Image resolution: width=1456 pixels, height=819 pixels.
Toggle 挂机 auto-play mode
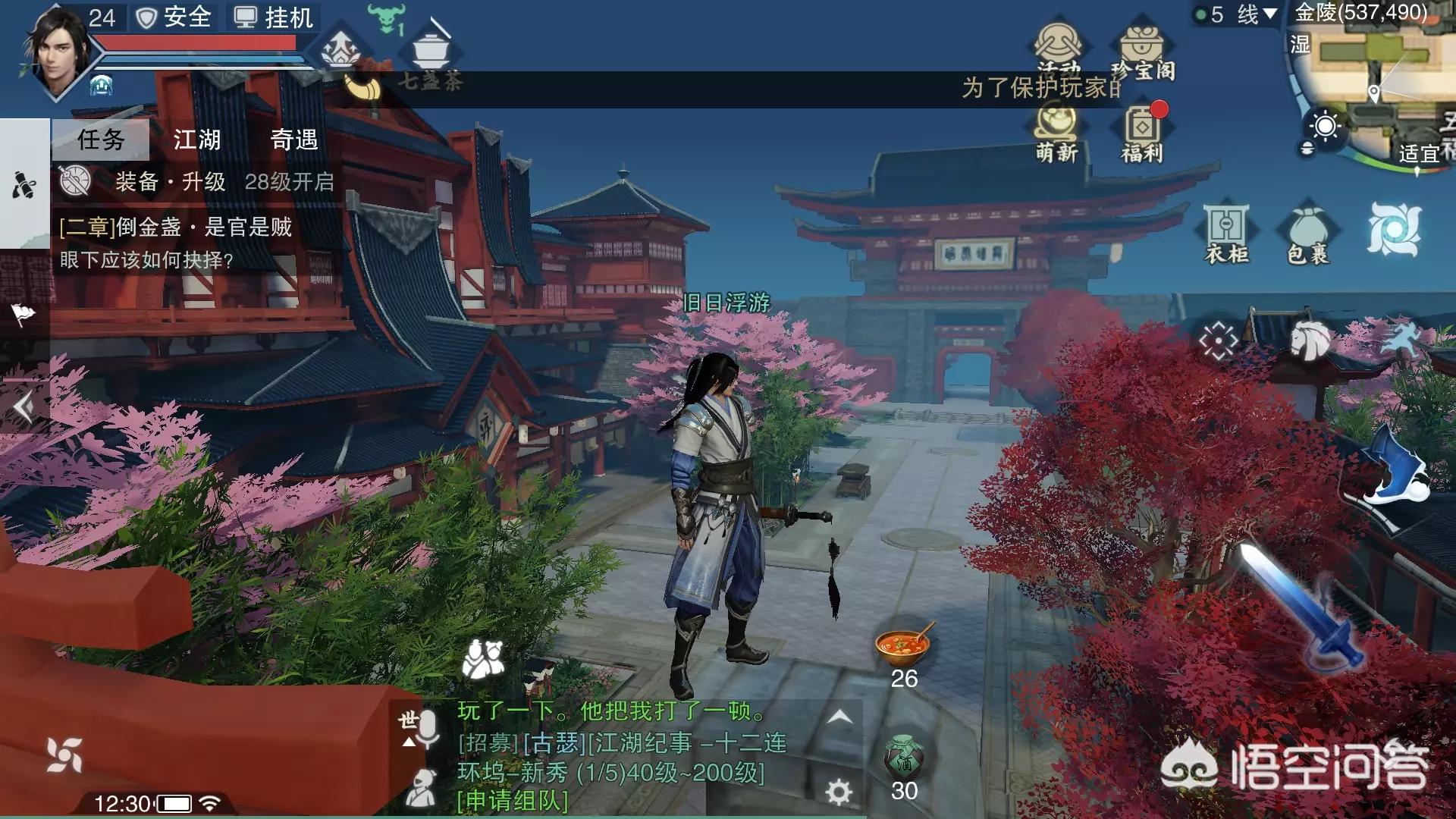(x=274, y=17)
